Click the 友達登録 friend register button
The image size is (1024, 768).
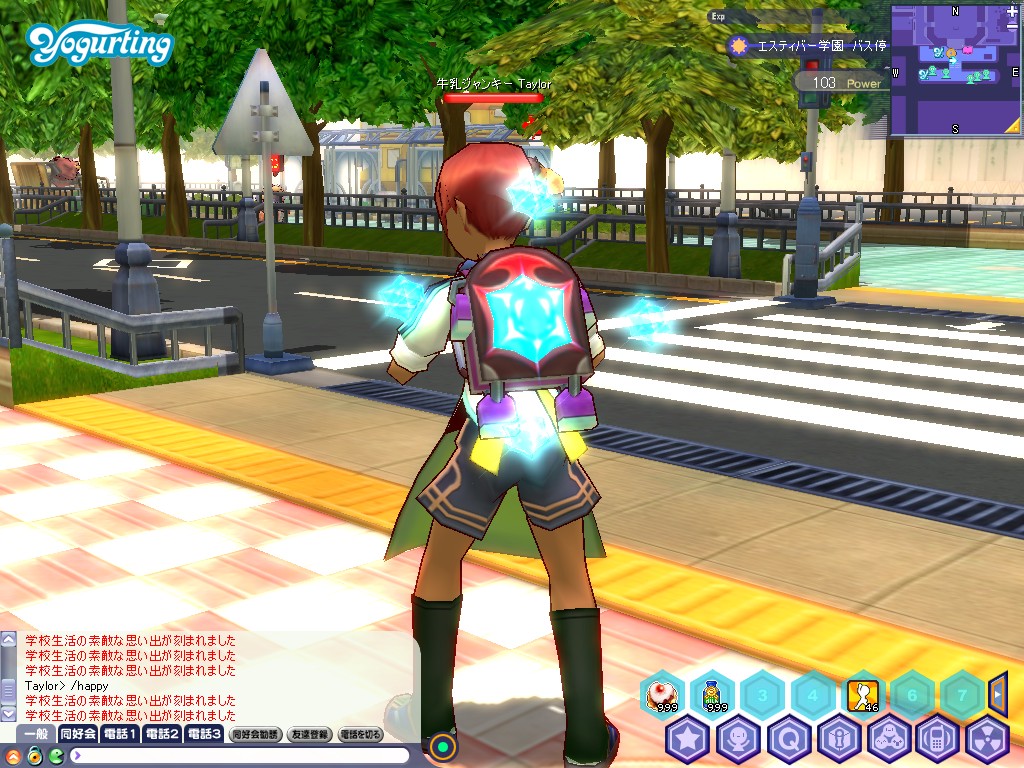pyautogui.click(x=309, y=734)
